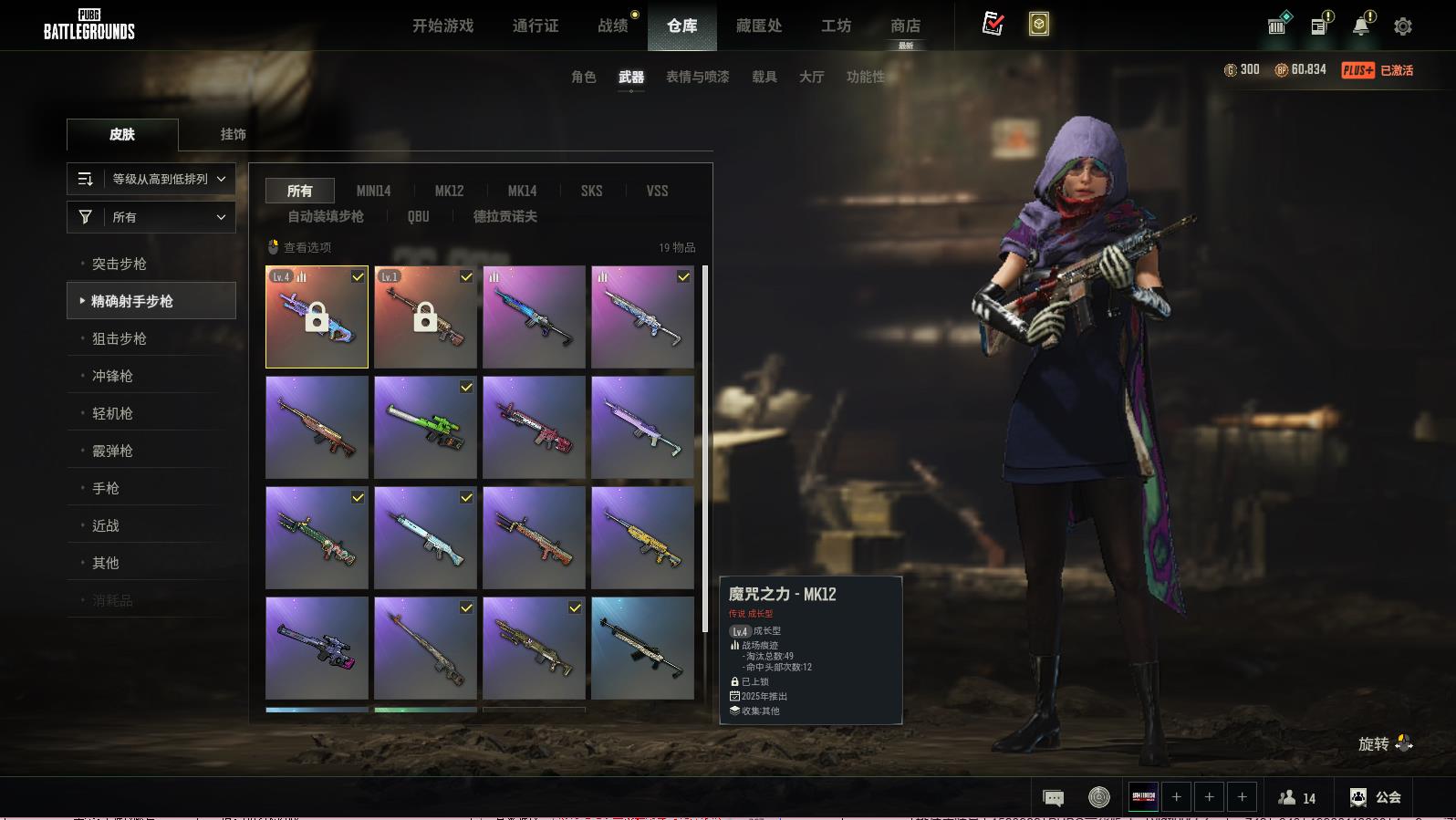The height and width of the screenshot is (820, 1456).
Task: Select the 挂饰 tab
Action: tap(233, 134)
